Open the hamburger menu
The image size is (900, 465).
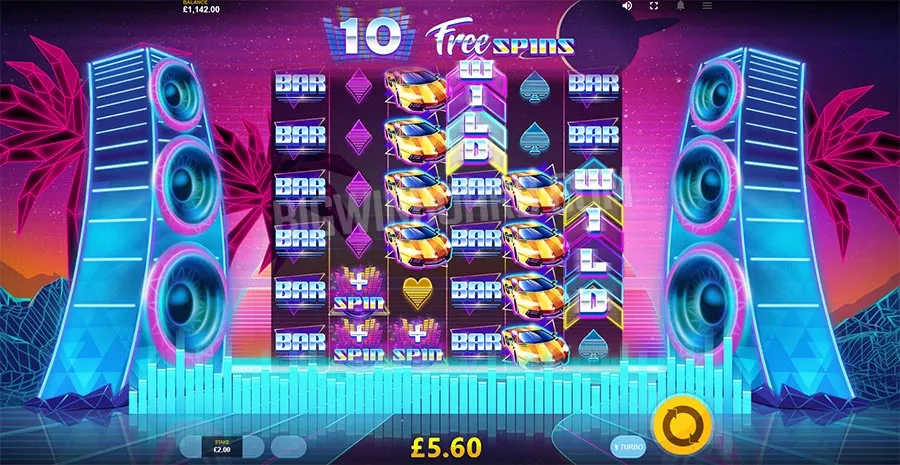tap(707, 6)
